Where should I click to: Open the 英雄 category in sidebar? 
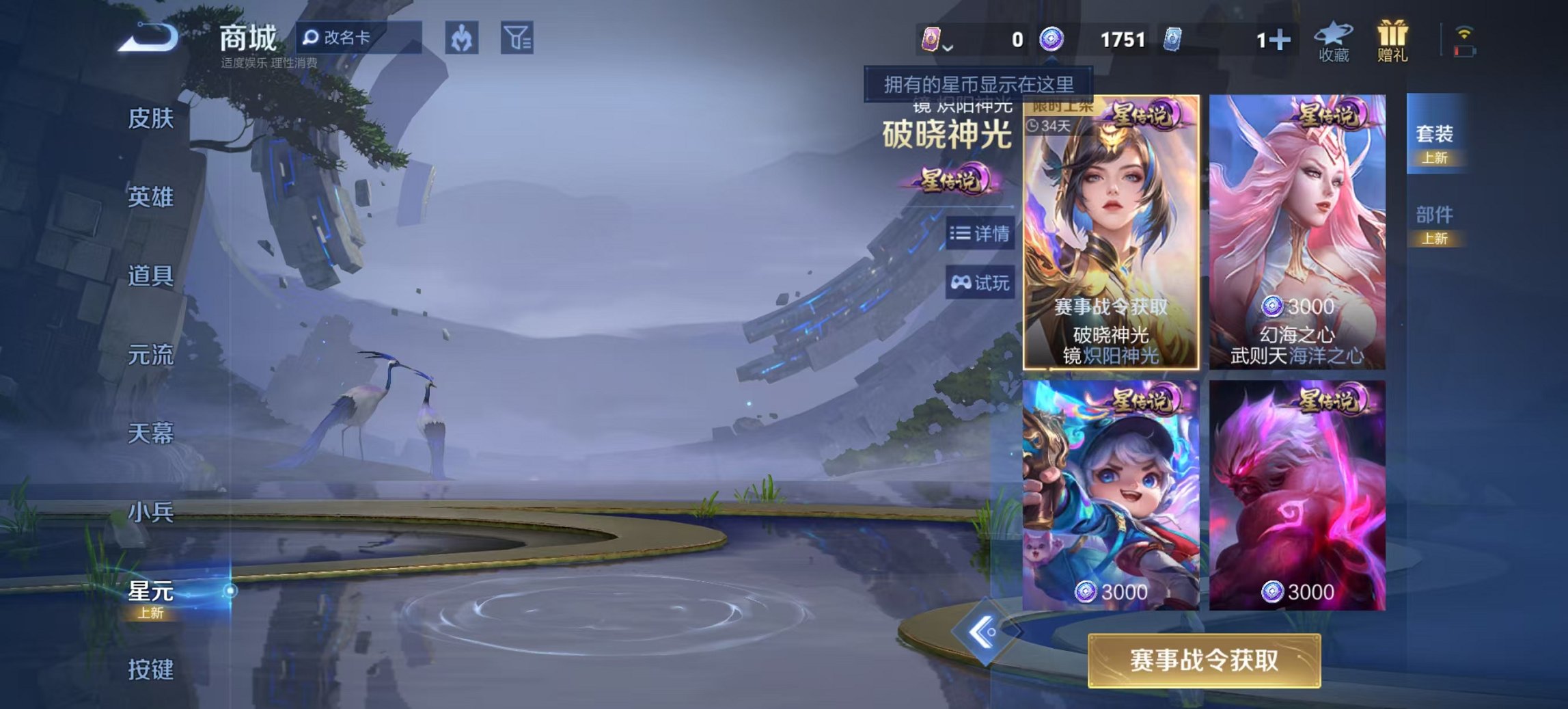(x=150, y=197)
